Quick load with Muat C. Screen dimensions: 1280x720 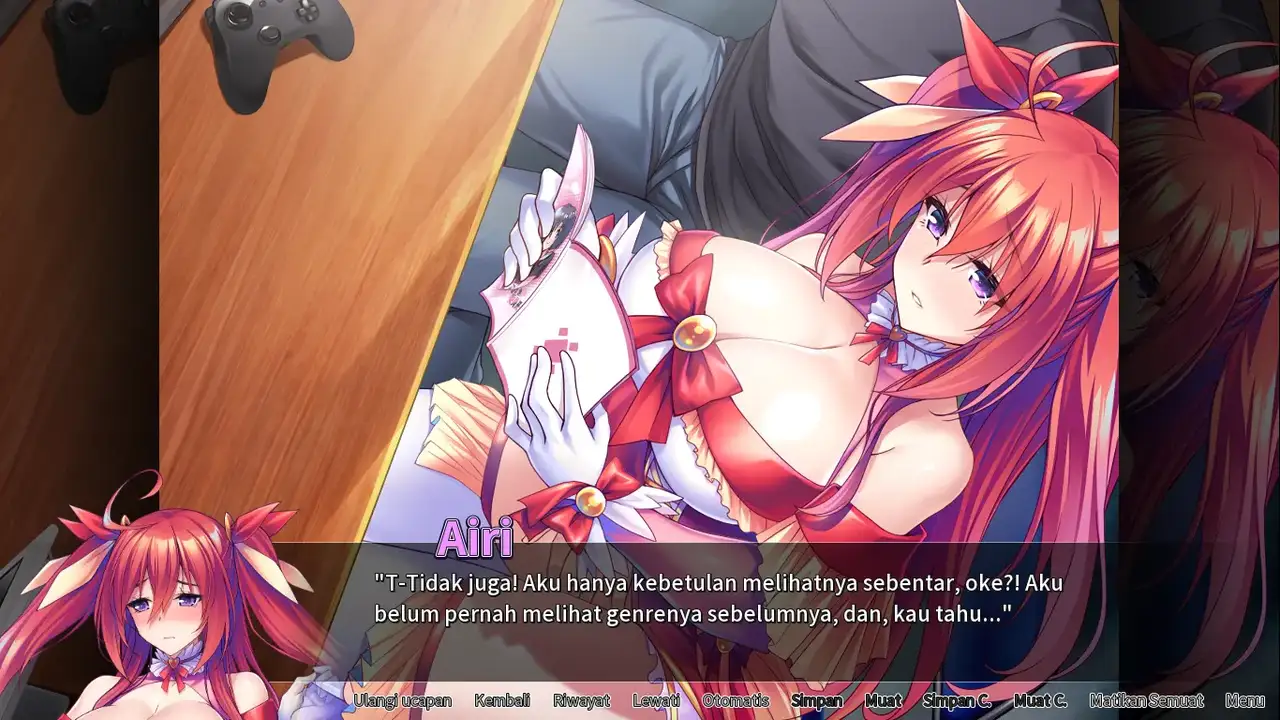pos(1040,701)
